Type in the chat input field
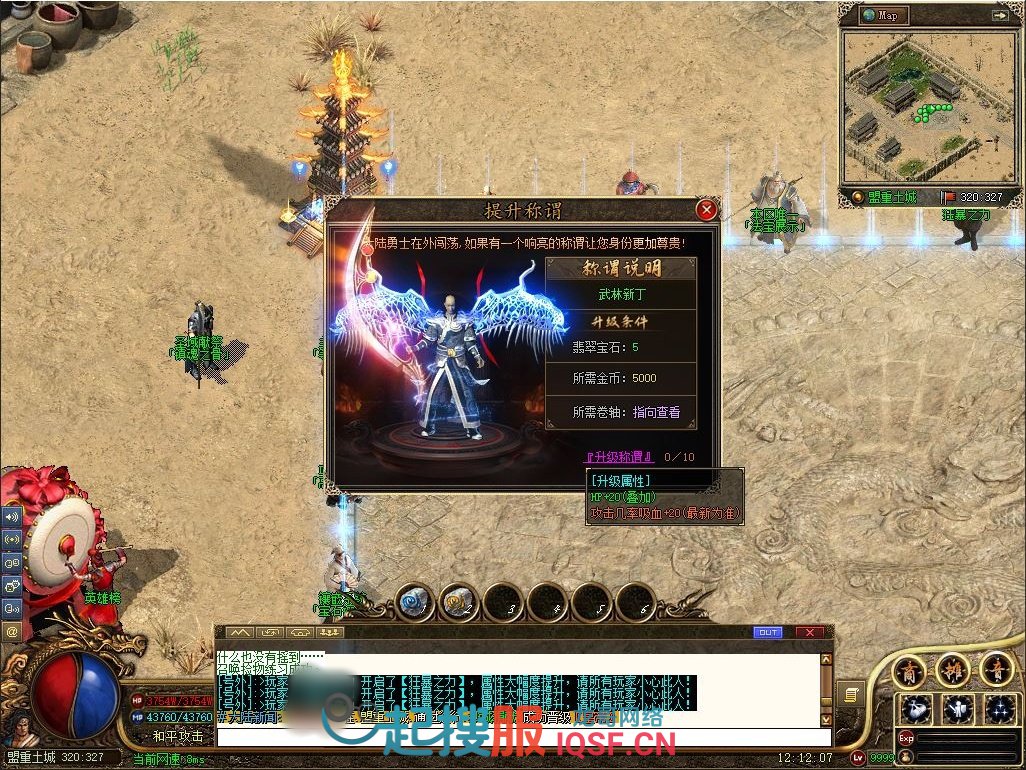 click(520, 738)
